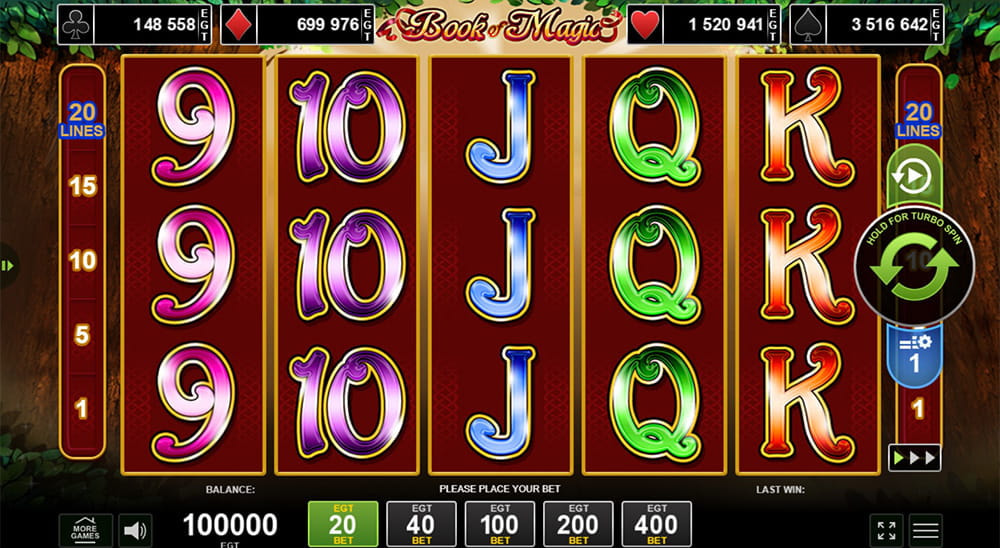Enter fullscreen mode
The height and width of the screenshot is (548, 1000).
[x=886, y=530]
